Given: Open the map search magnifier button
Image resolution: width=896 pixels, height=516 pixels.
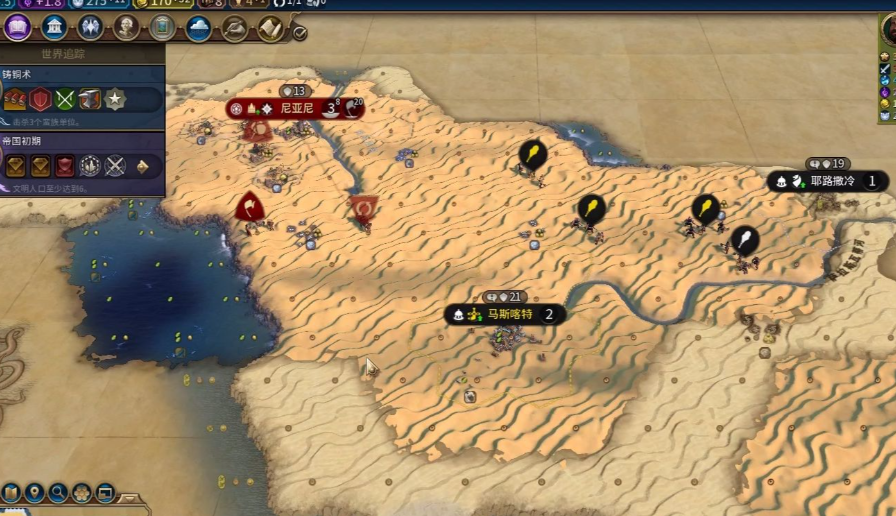Looking at the screenshot, I should pyautogui.click(x=58, y=492).
